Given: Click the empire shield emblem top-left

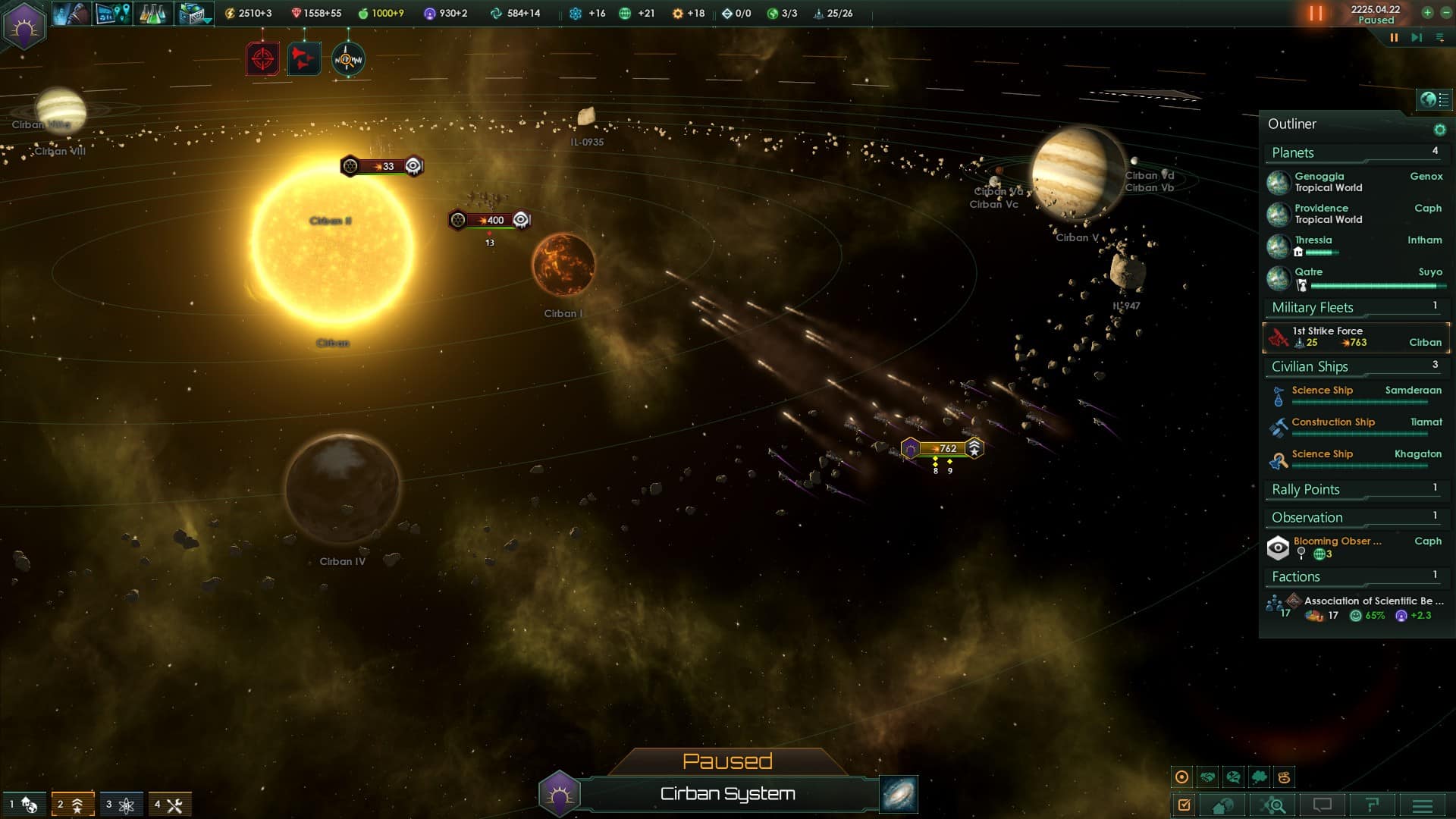Looking at the screenshot, I should 24,27.
